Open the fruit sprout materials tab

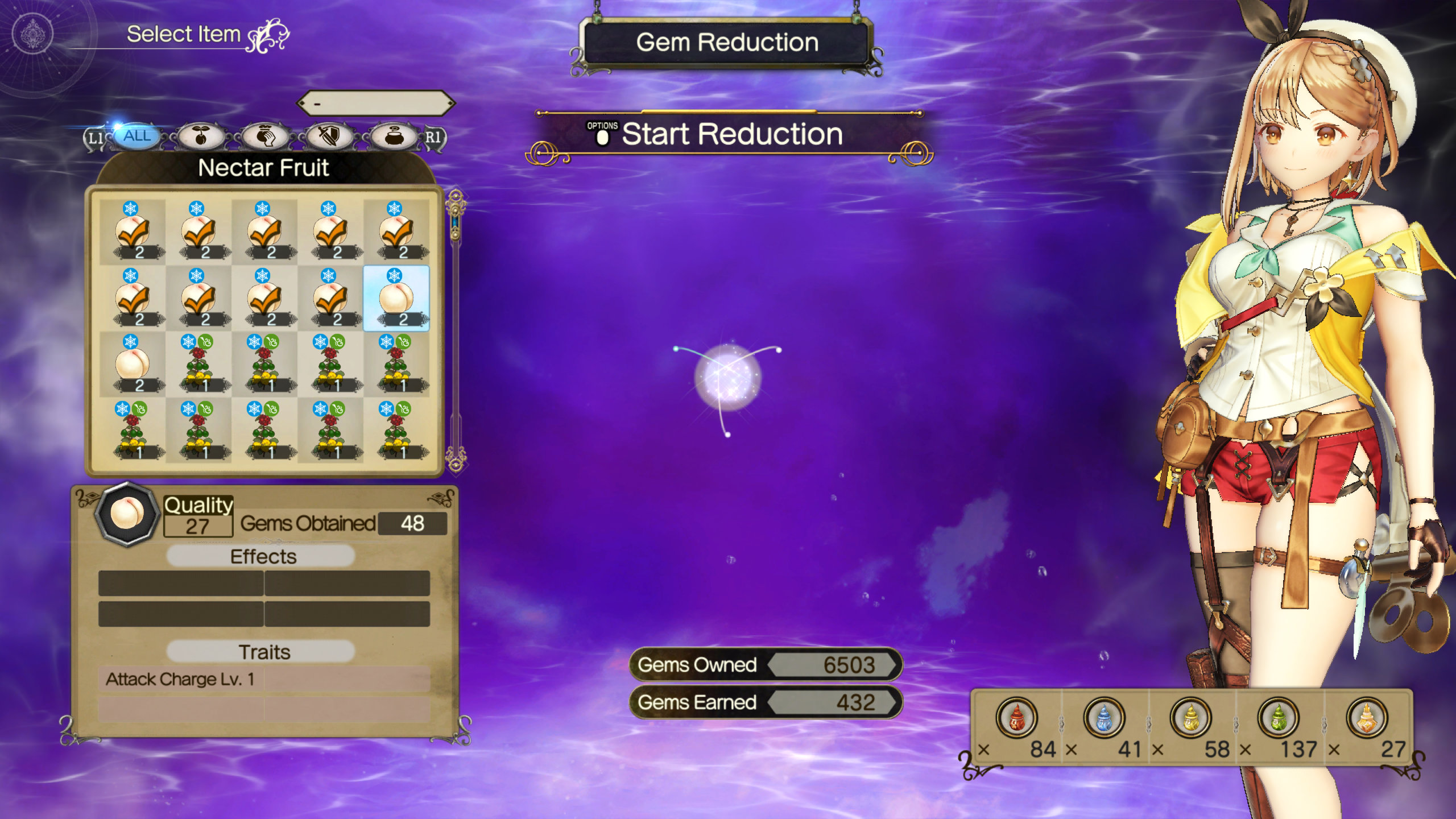coord(200,136)
